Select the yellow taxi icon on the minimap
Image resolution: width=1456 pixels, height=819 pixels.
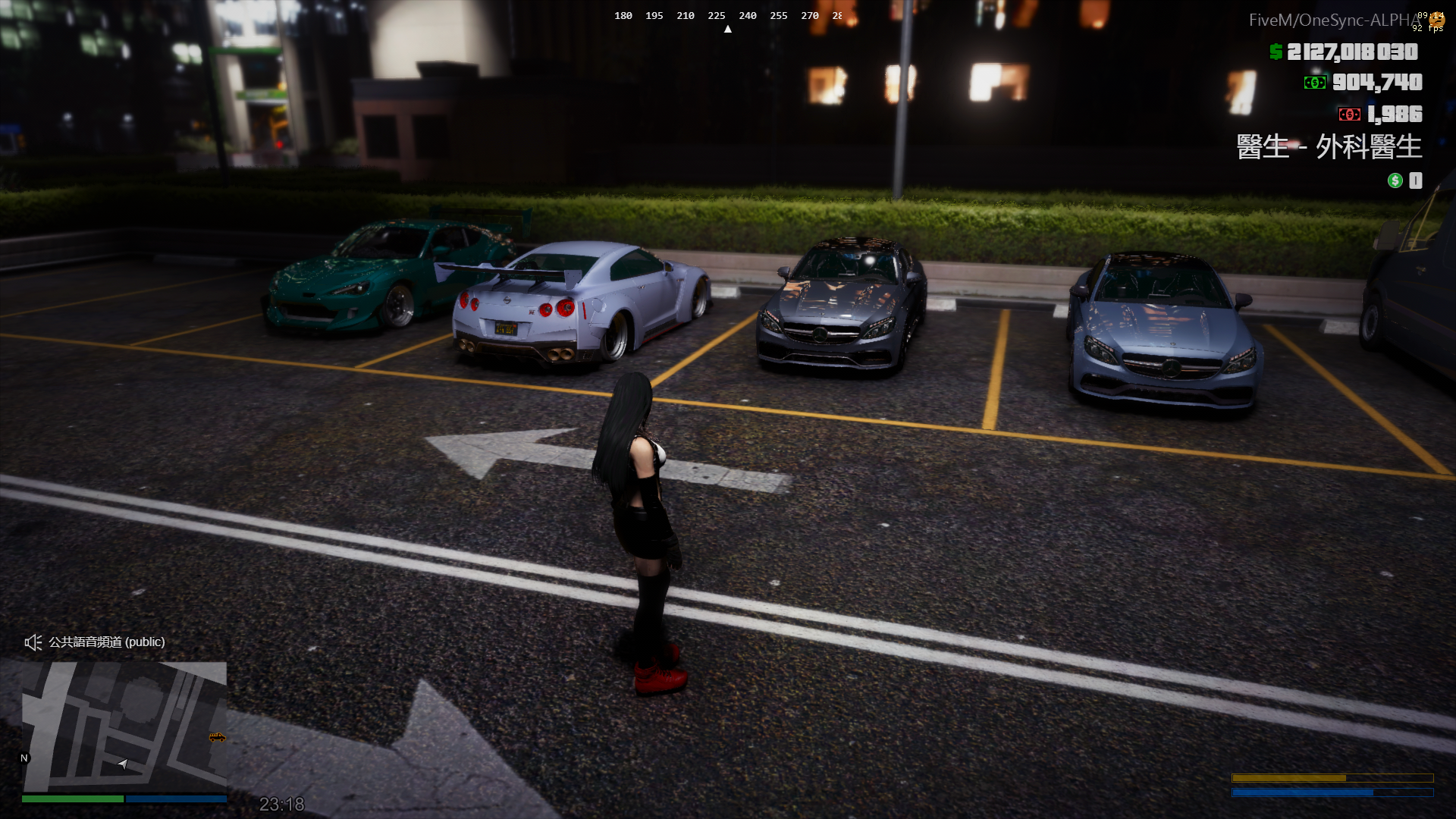[x=216, y=738]
